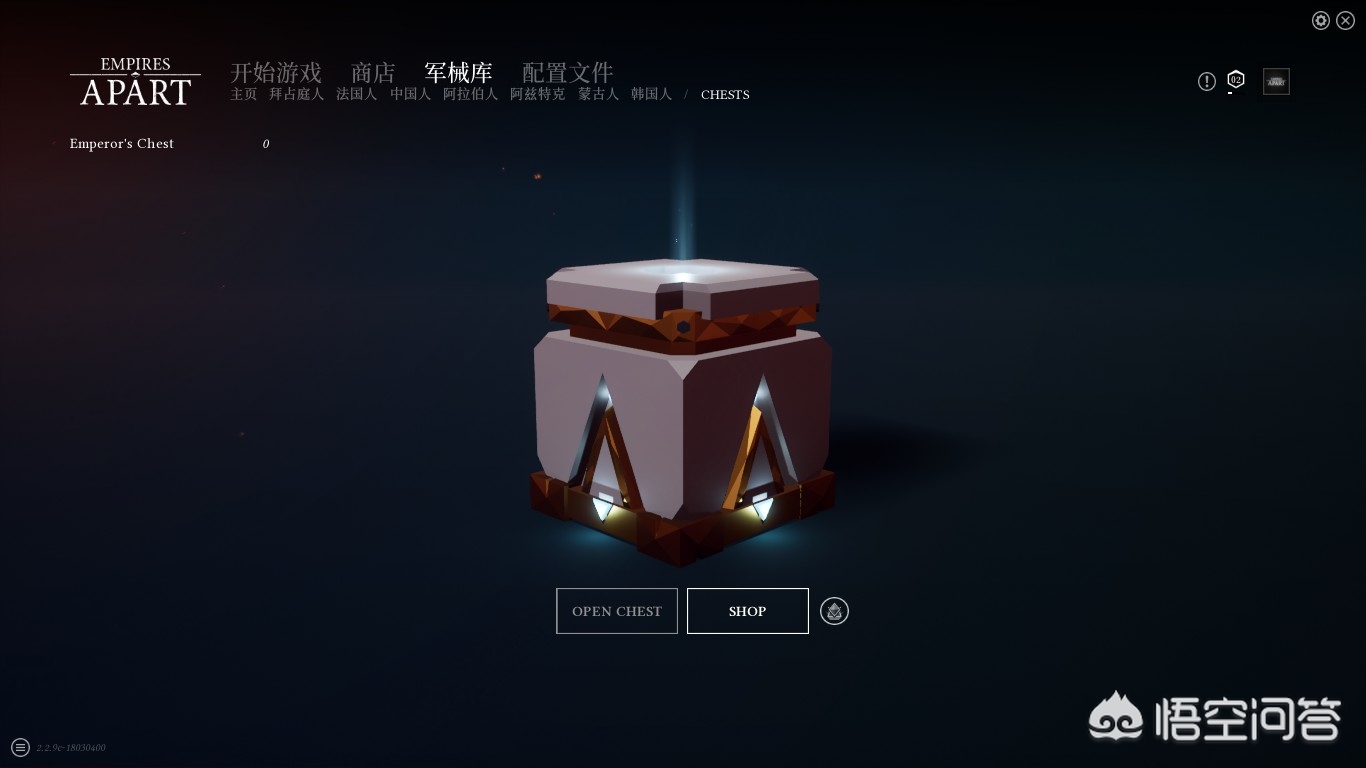Select the Emperor's Chest list row
Image resolution: width=1366 pixels, height=768 pixels.
pos(122,144)
